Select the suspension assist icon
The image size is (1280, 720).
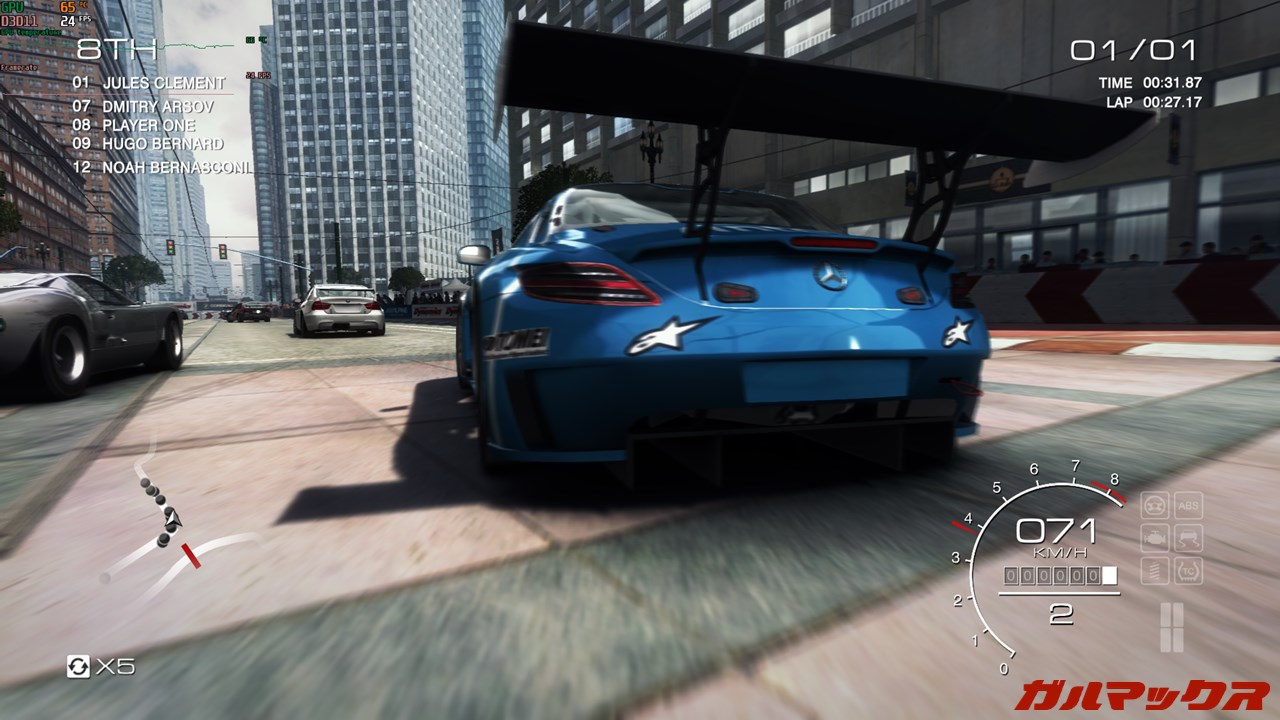coord(1154,569)
